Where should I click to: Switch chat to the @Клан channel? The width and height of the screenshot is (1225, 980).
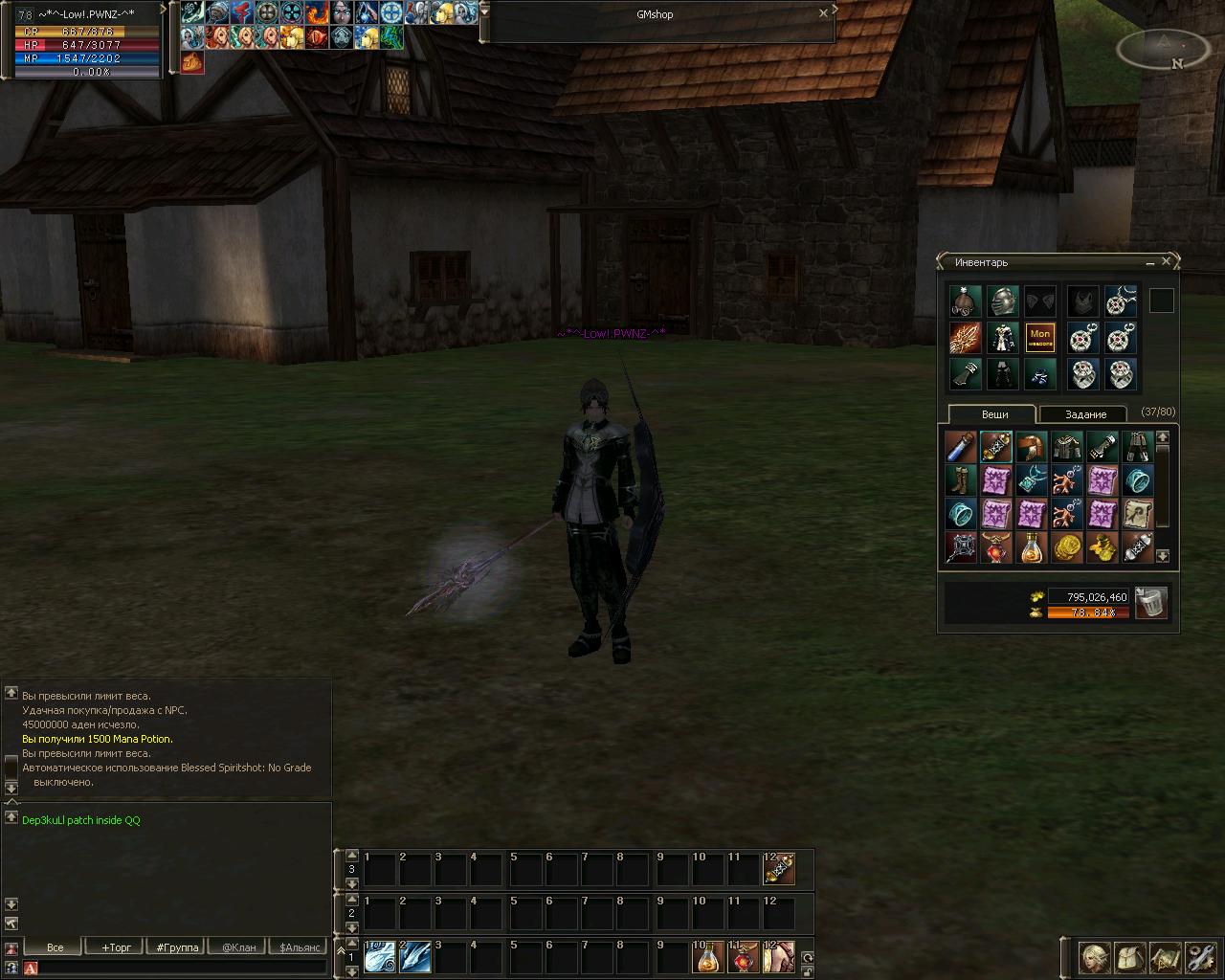pos(238,947)
